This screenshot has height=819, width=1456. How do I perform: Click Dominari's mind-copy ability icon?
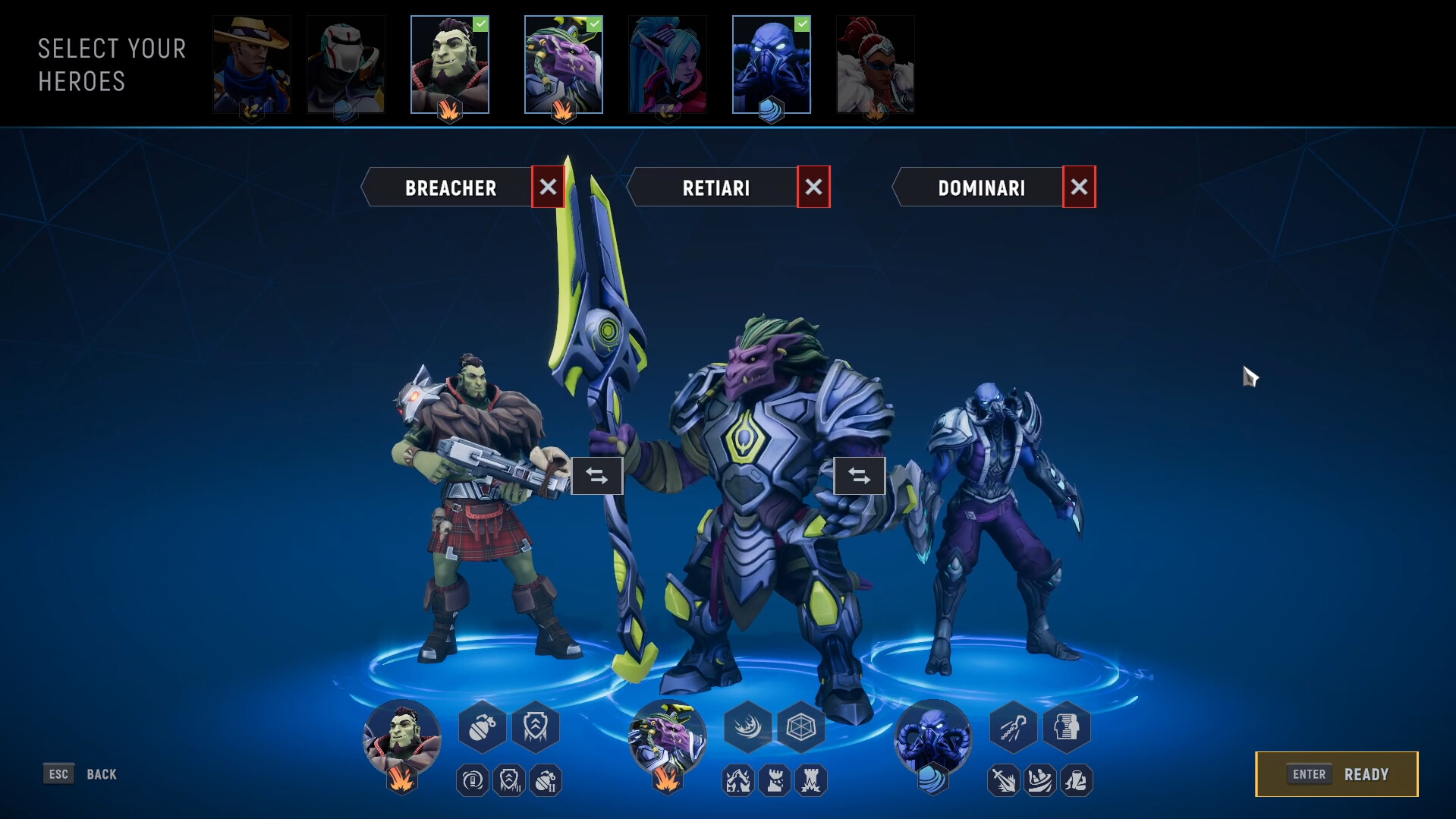pyautogui.click(x=1068, y=726)
